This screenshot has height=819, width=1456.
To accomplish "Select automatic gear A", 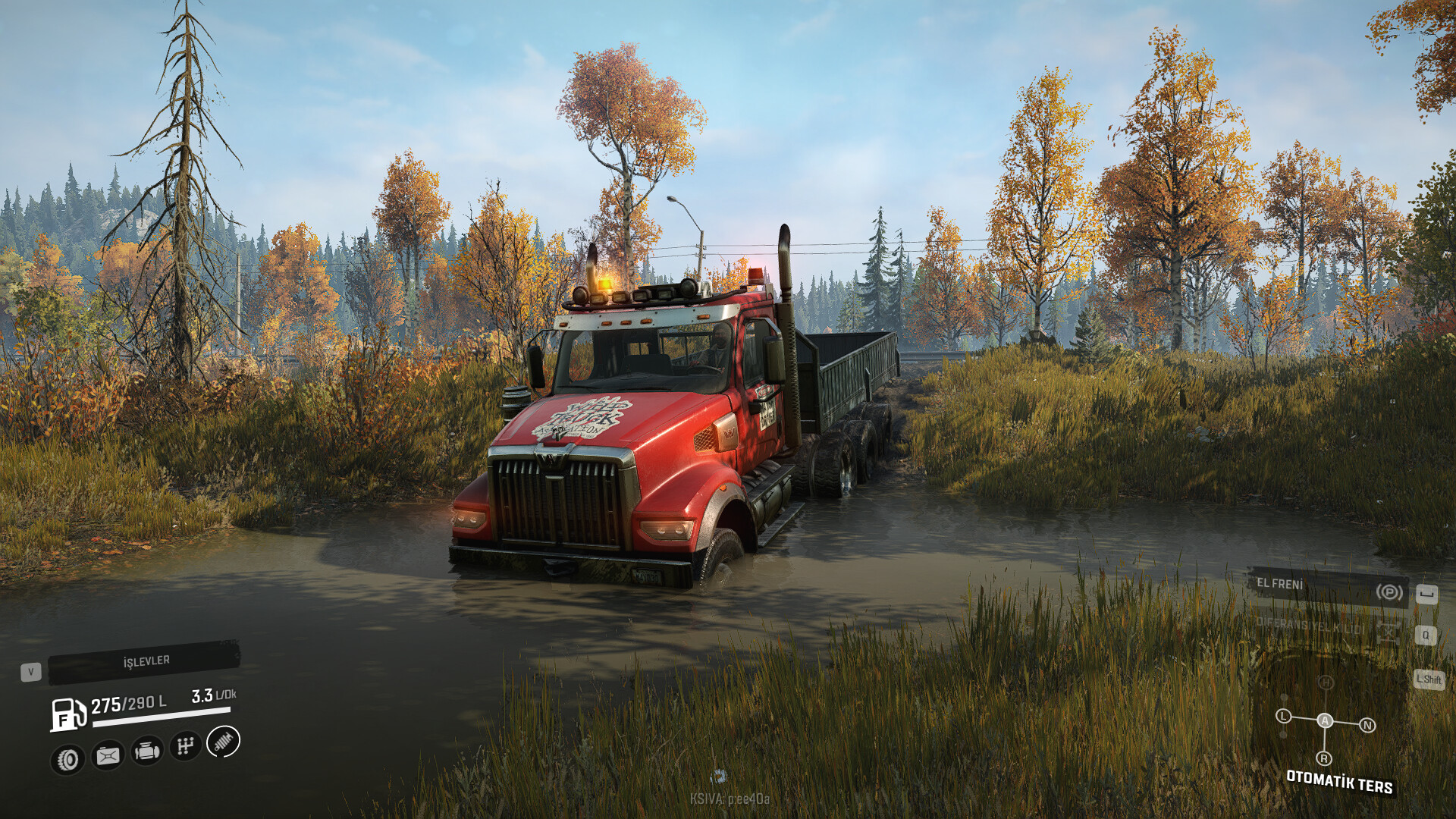I will pos(1325,720).
